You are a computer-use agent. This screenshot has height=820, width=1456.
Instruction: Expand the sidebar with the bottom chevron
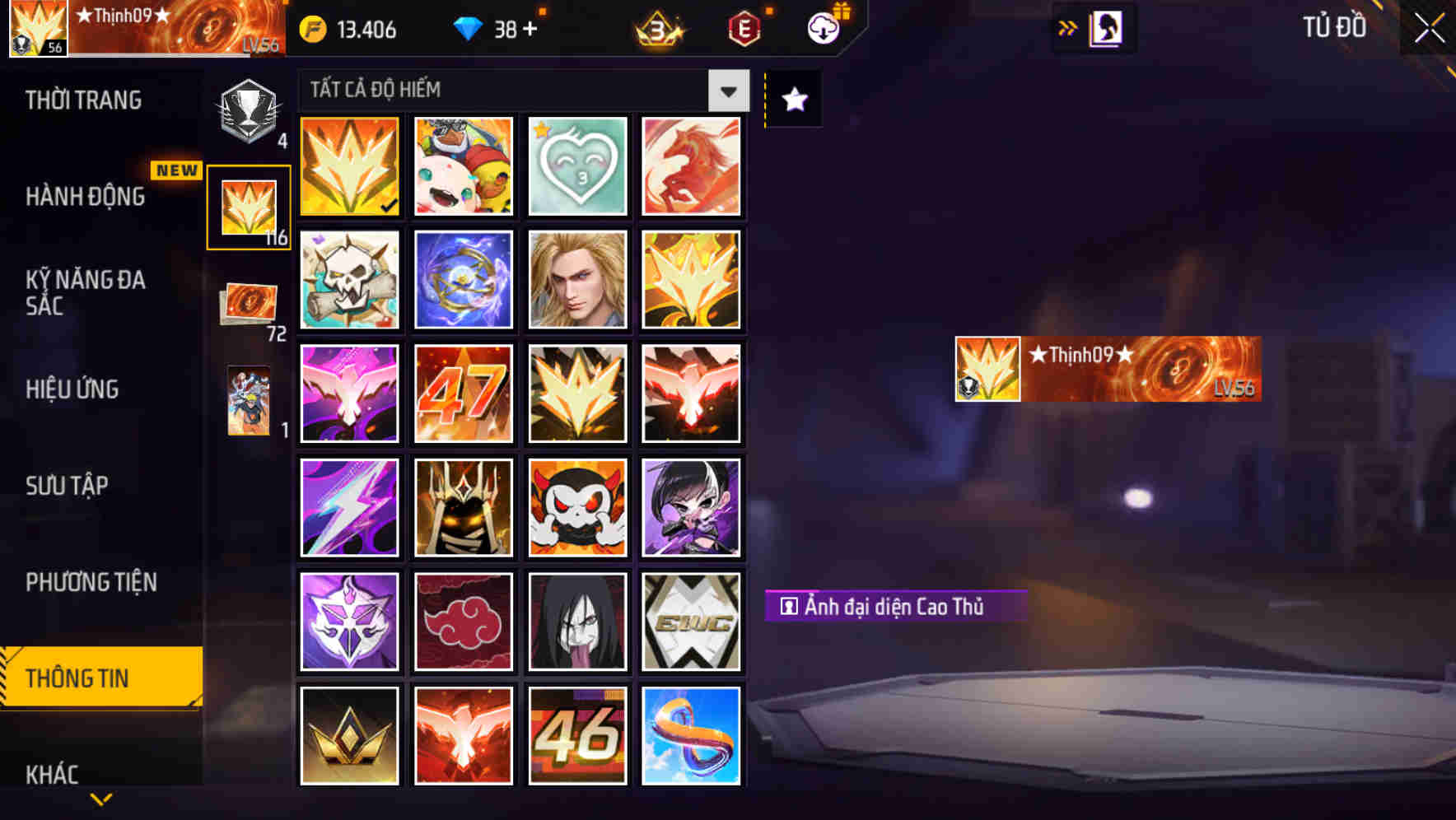100,800
